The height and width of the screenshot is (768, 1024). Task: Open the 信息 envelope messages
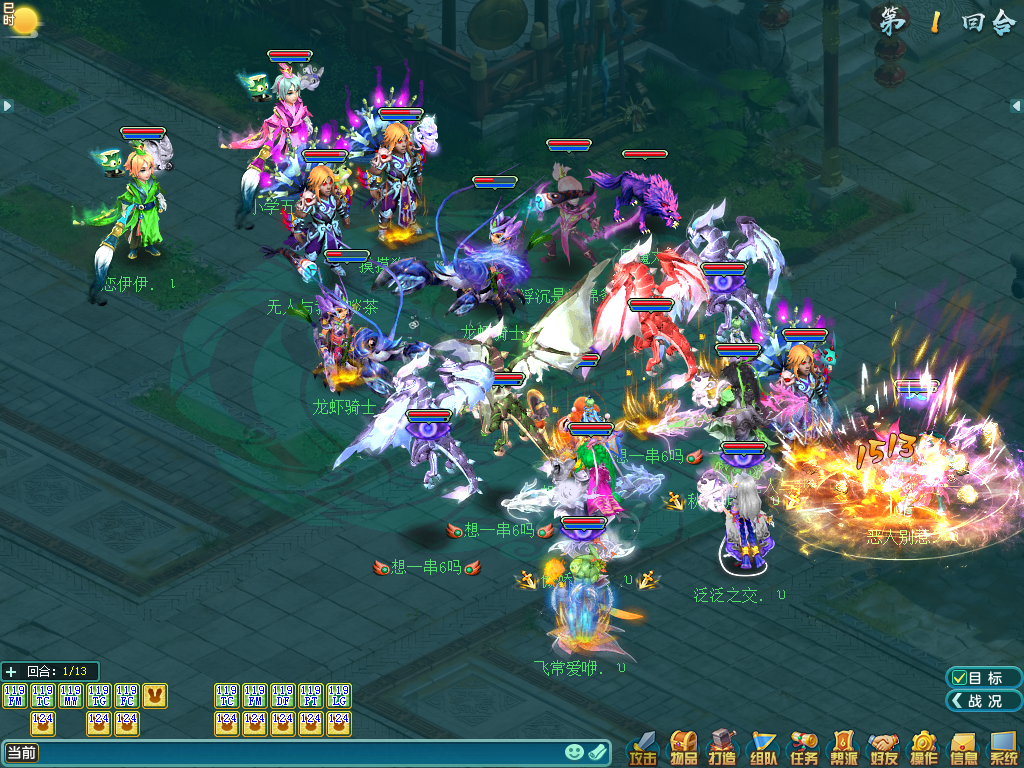click(x=964, y=748)
